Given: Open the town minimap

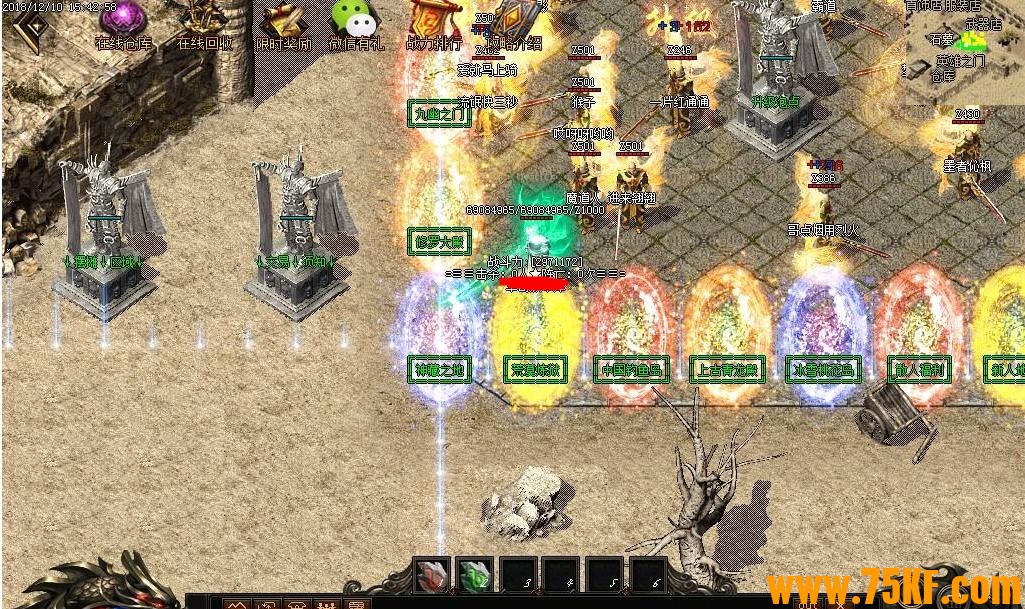Looking at the screenshot, I should [x=965, y=50].
